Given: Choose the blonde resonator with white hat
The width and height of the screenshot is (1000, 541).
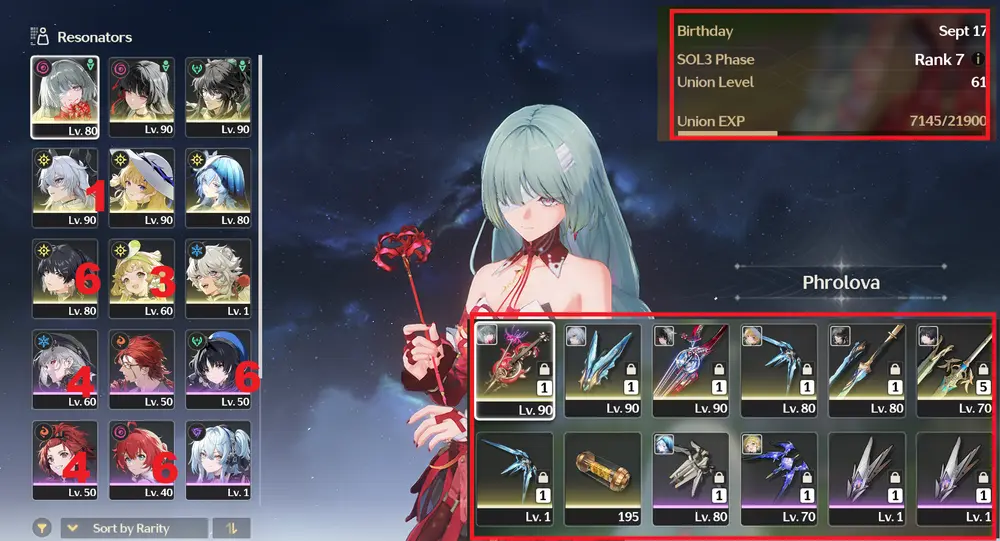Looking at the screenshot, I should click(142, 187).
